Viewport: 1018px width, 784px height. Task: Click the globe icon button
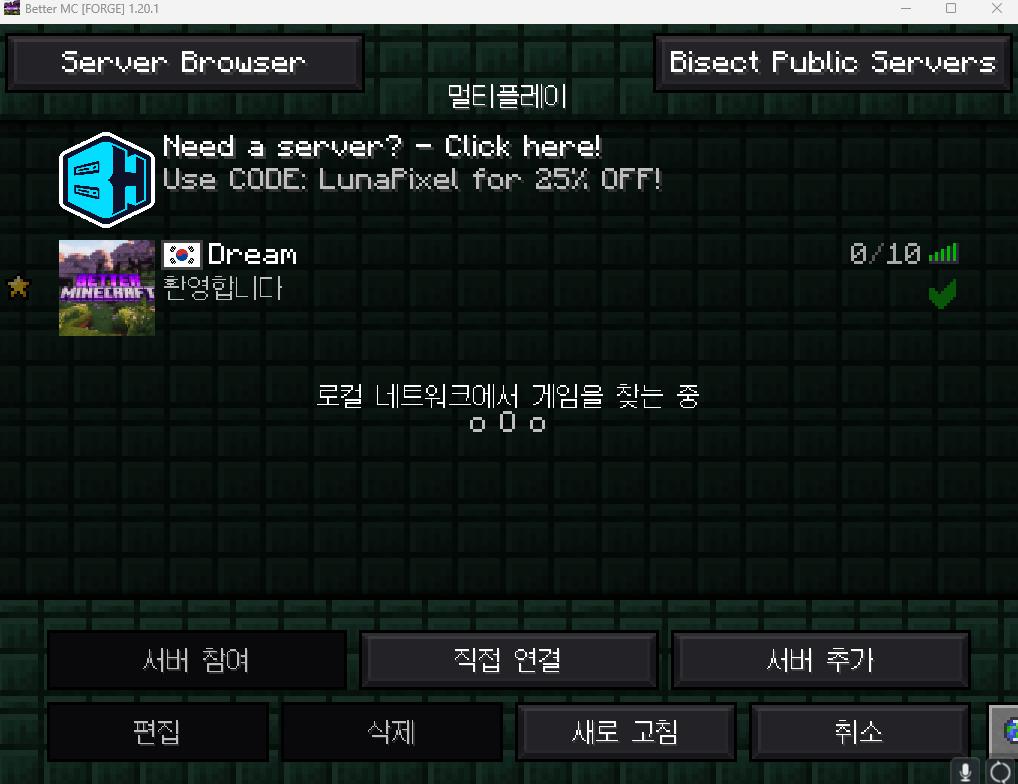[1005, 732]
